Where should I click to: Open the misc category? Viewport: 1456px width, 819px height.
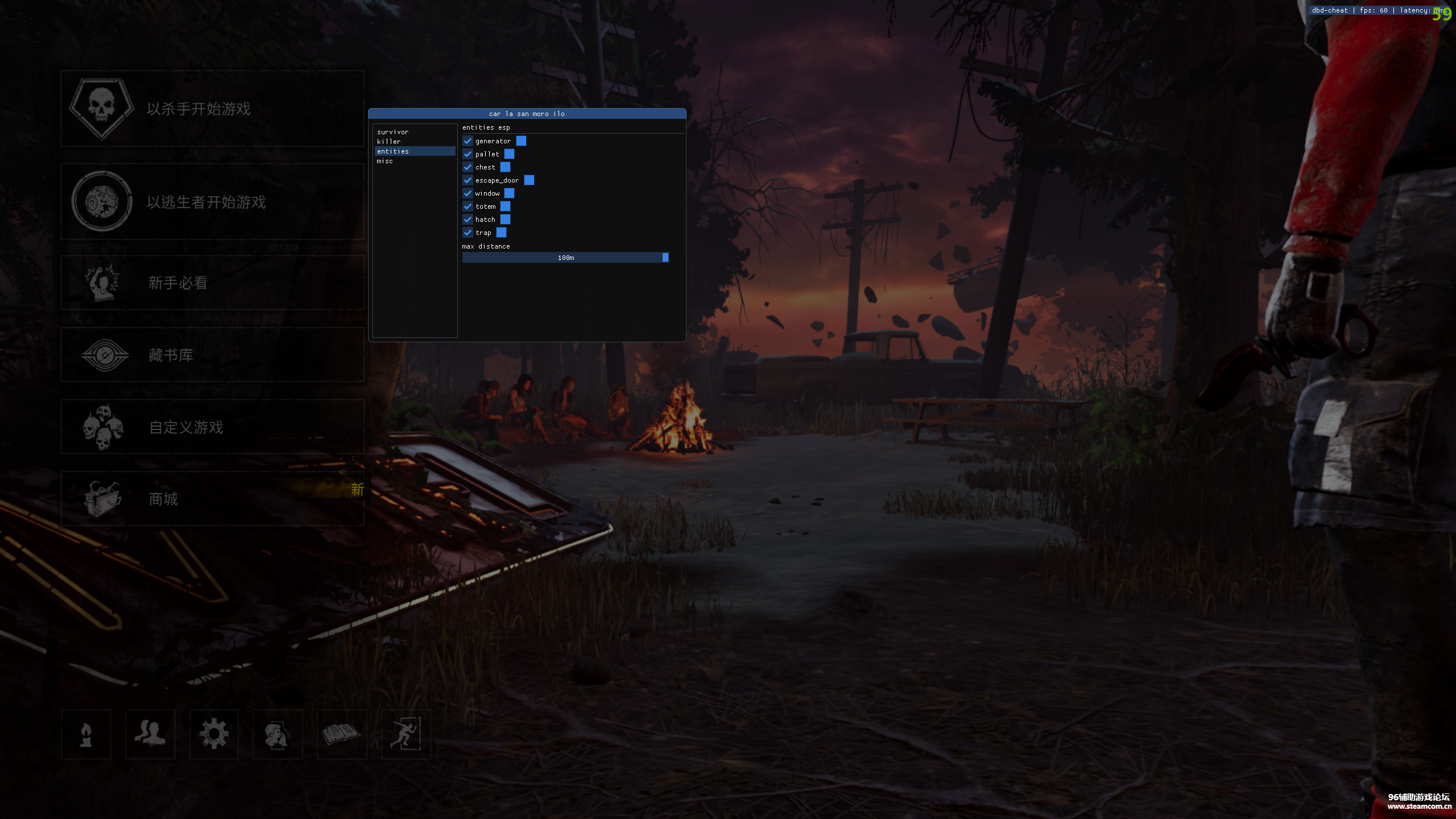pyautogui.click(x=385, y=161)
